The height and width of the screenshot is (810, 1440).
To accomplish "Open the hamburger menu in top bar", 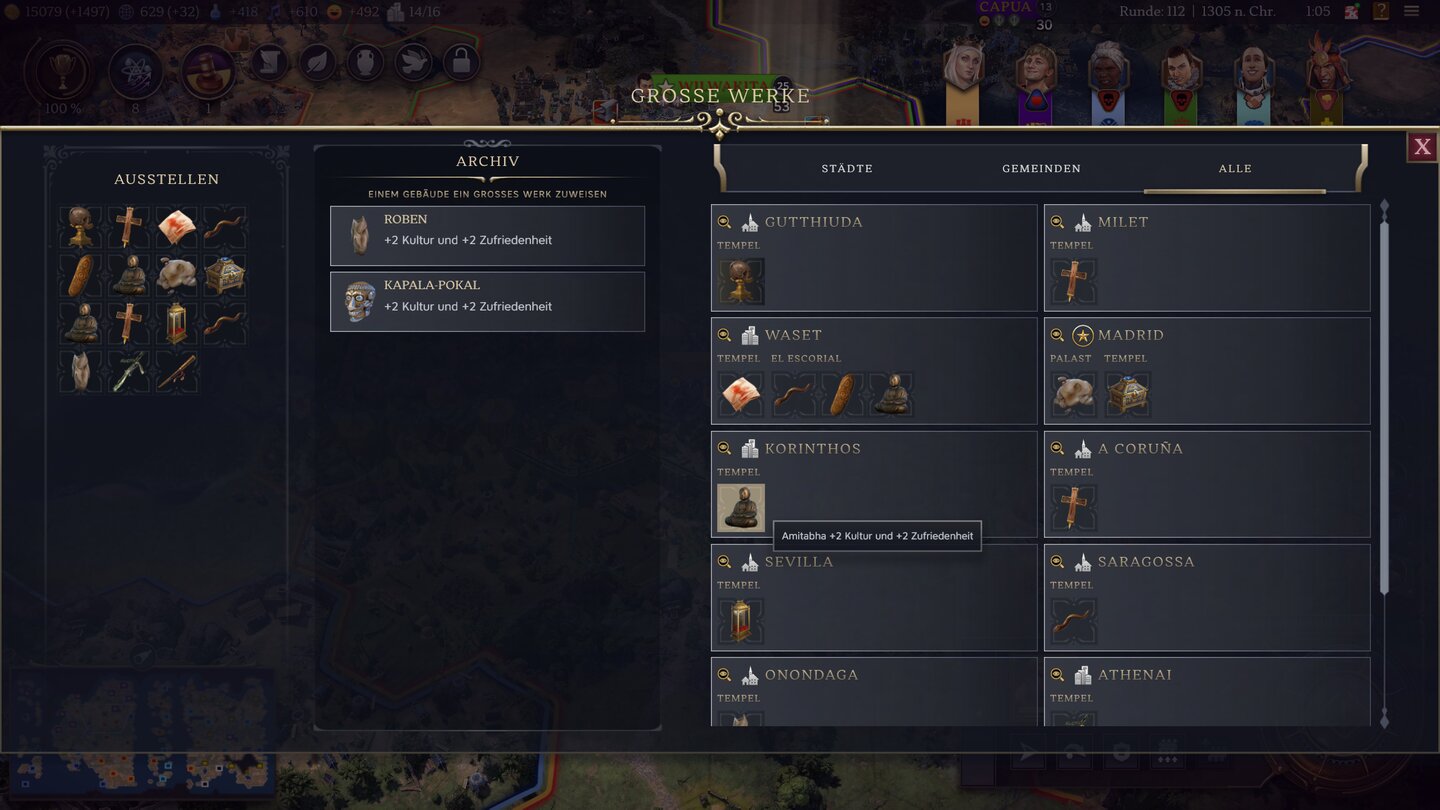I will [x=1411, y=12].
